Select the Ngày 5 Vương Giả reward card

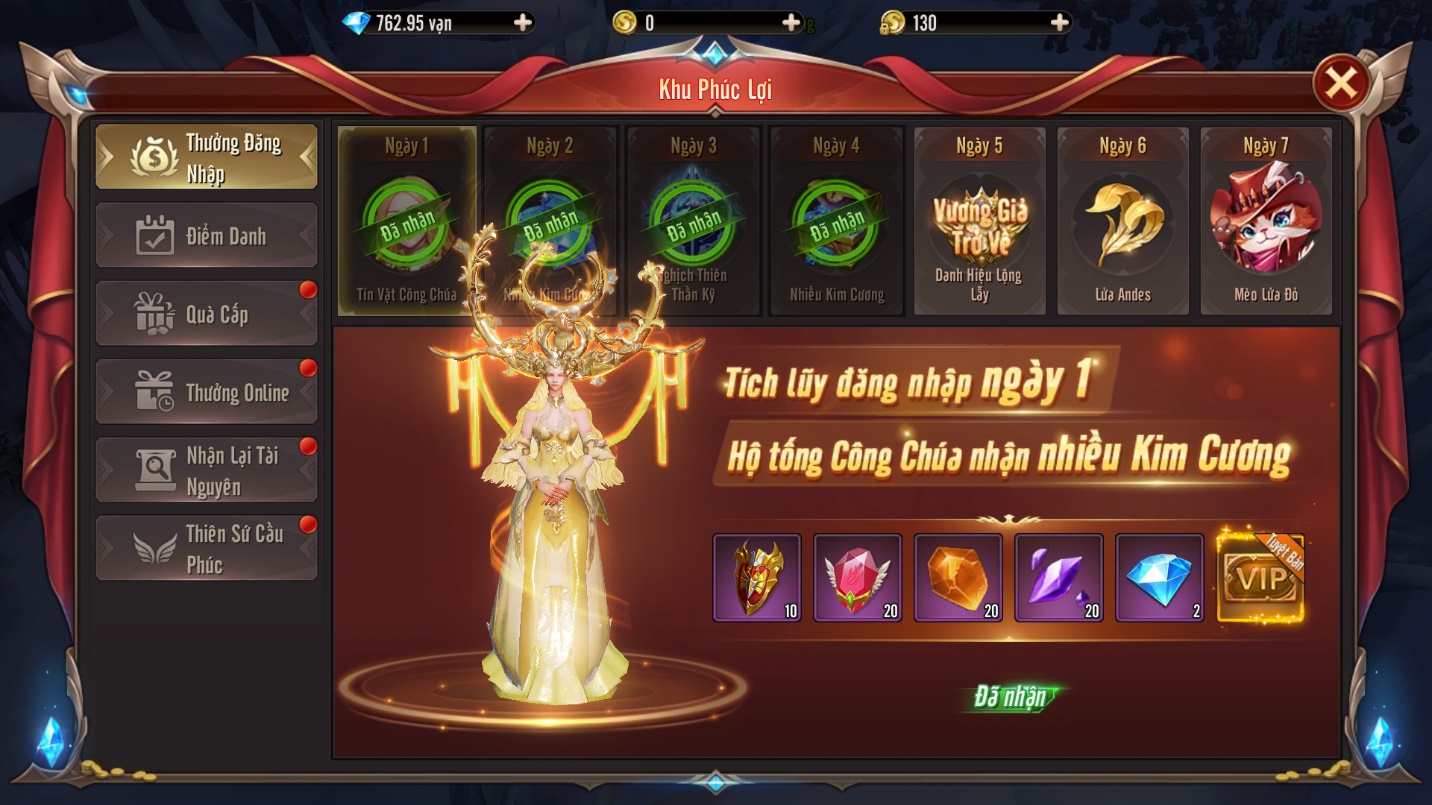[x=979, y=222]
